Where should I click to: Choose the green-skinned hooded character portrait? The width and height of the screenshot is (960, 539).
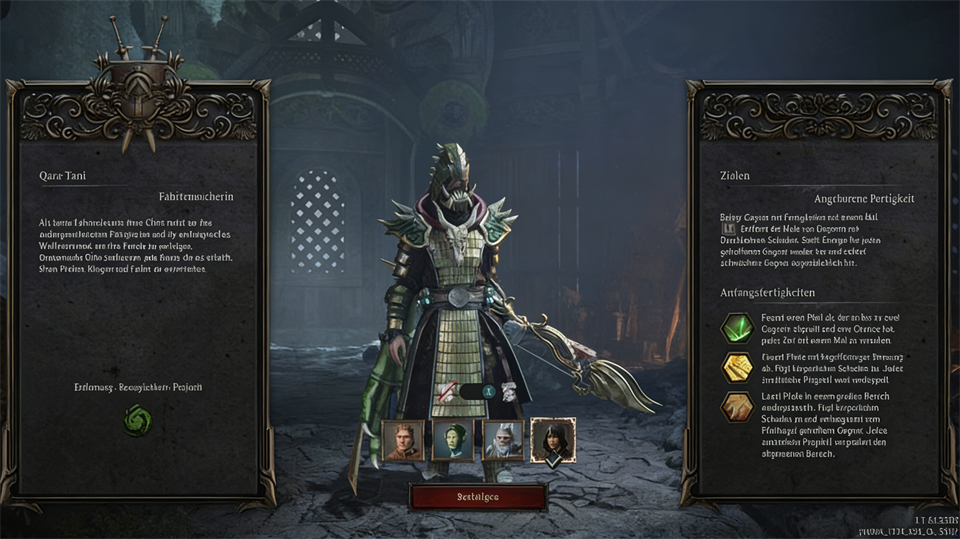tap(452, 440)
